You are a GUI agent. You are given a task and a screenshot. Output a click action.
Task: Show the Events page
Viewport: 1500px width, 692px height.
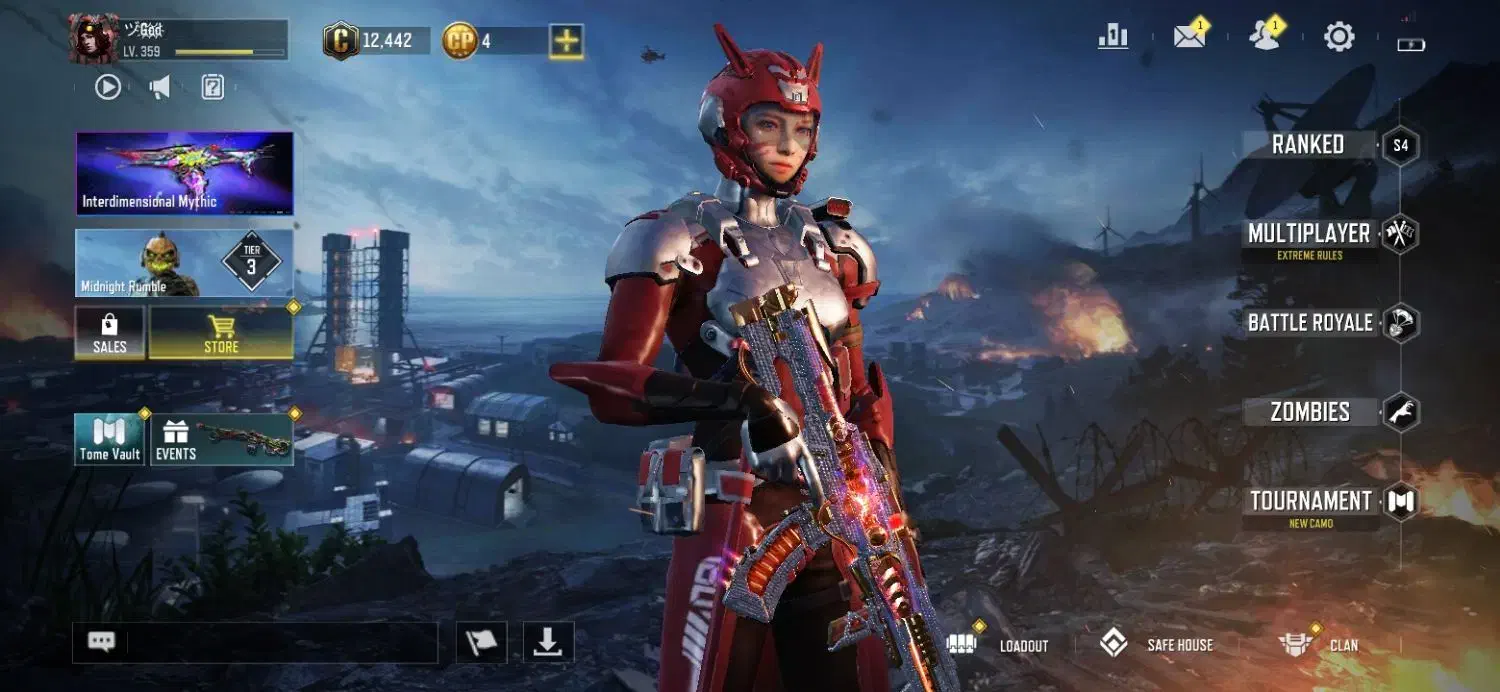pyautogui.click(x=222, y=440)
